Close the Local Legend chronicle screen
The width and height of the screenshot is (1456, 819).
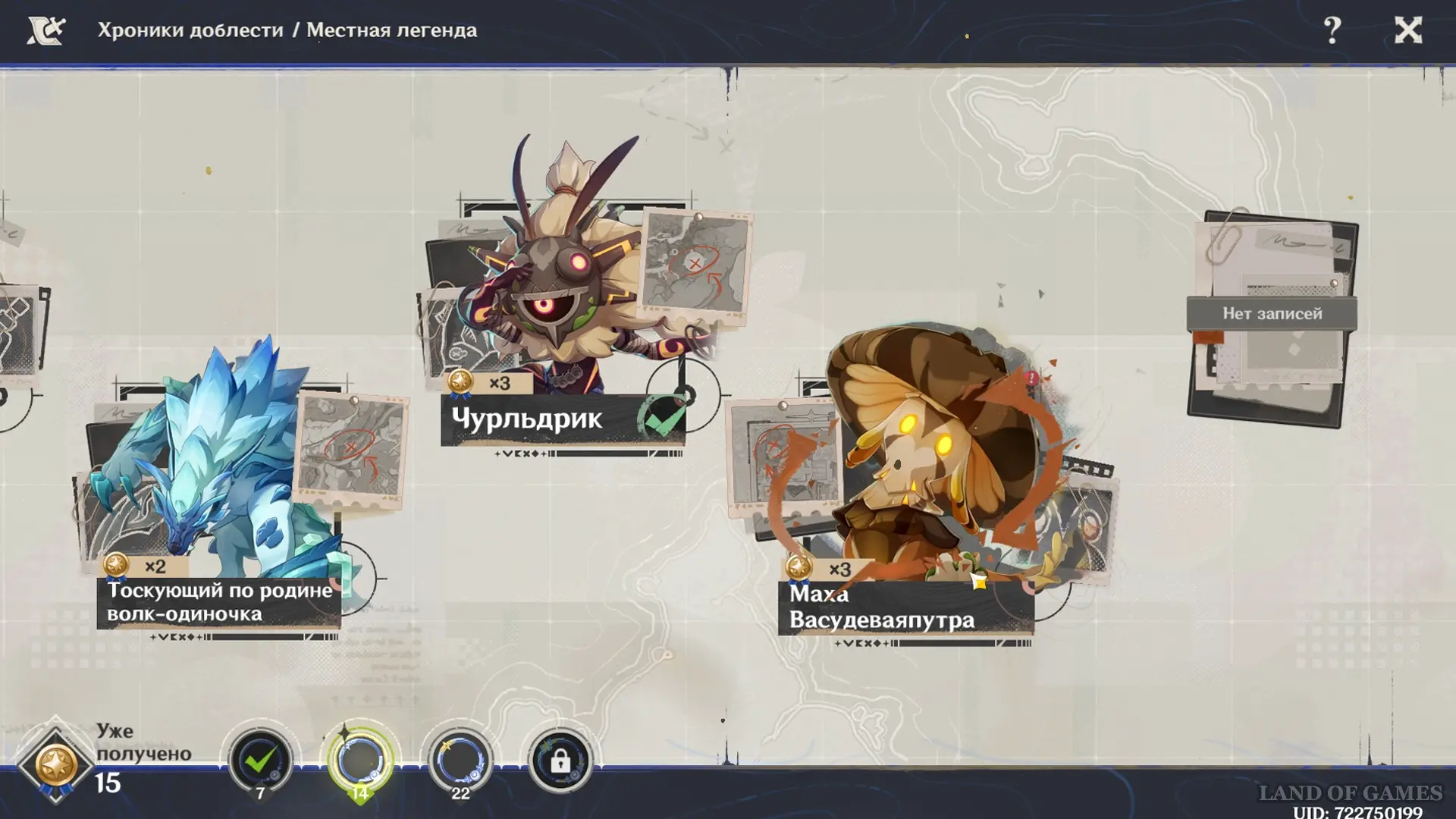(x=1408, y=30)
